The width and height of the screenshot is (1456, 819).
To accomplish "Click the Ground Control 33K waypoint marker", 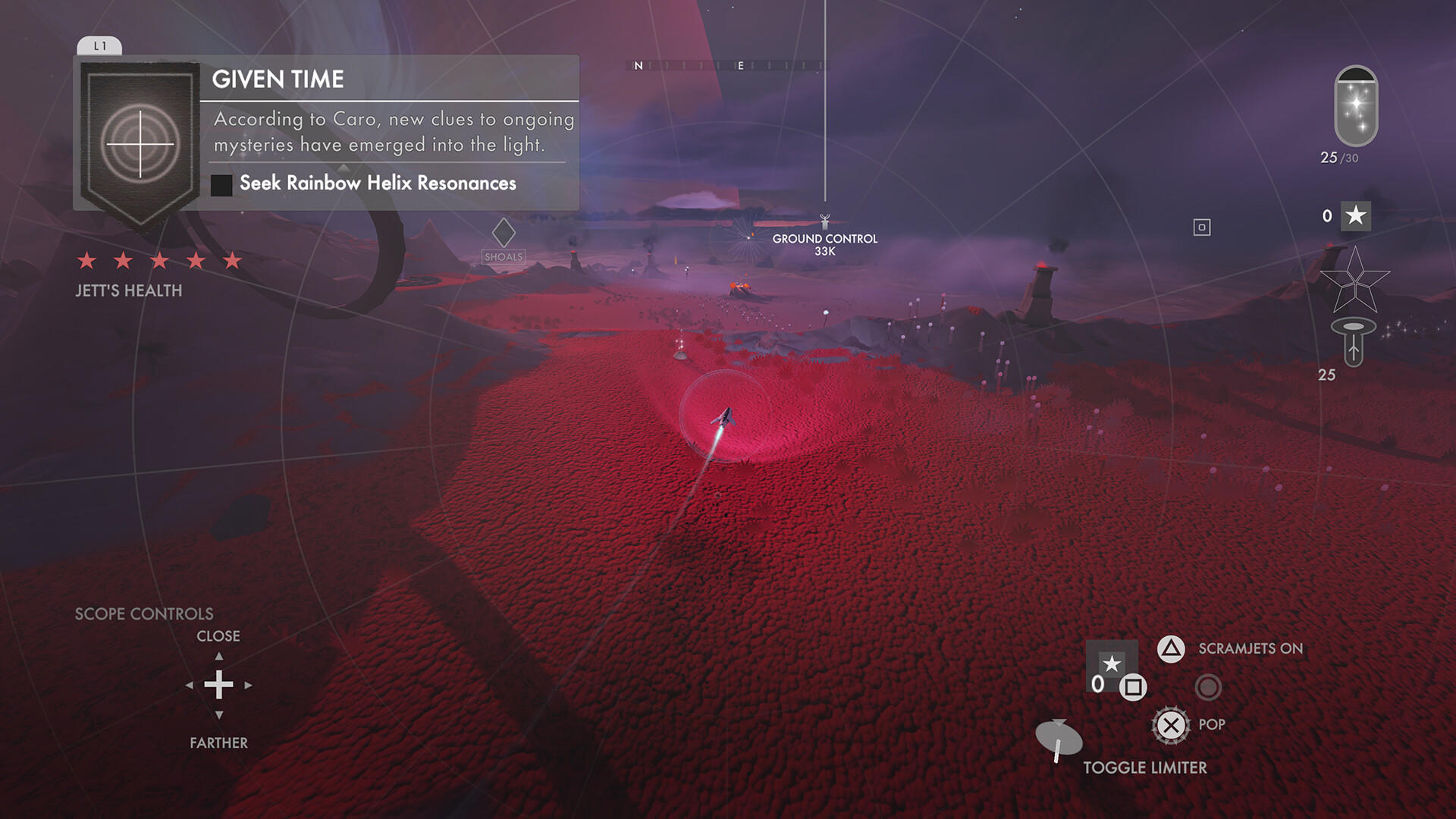I will [824, 219].
